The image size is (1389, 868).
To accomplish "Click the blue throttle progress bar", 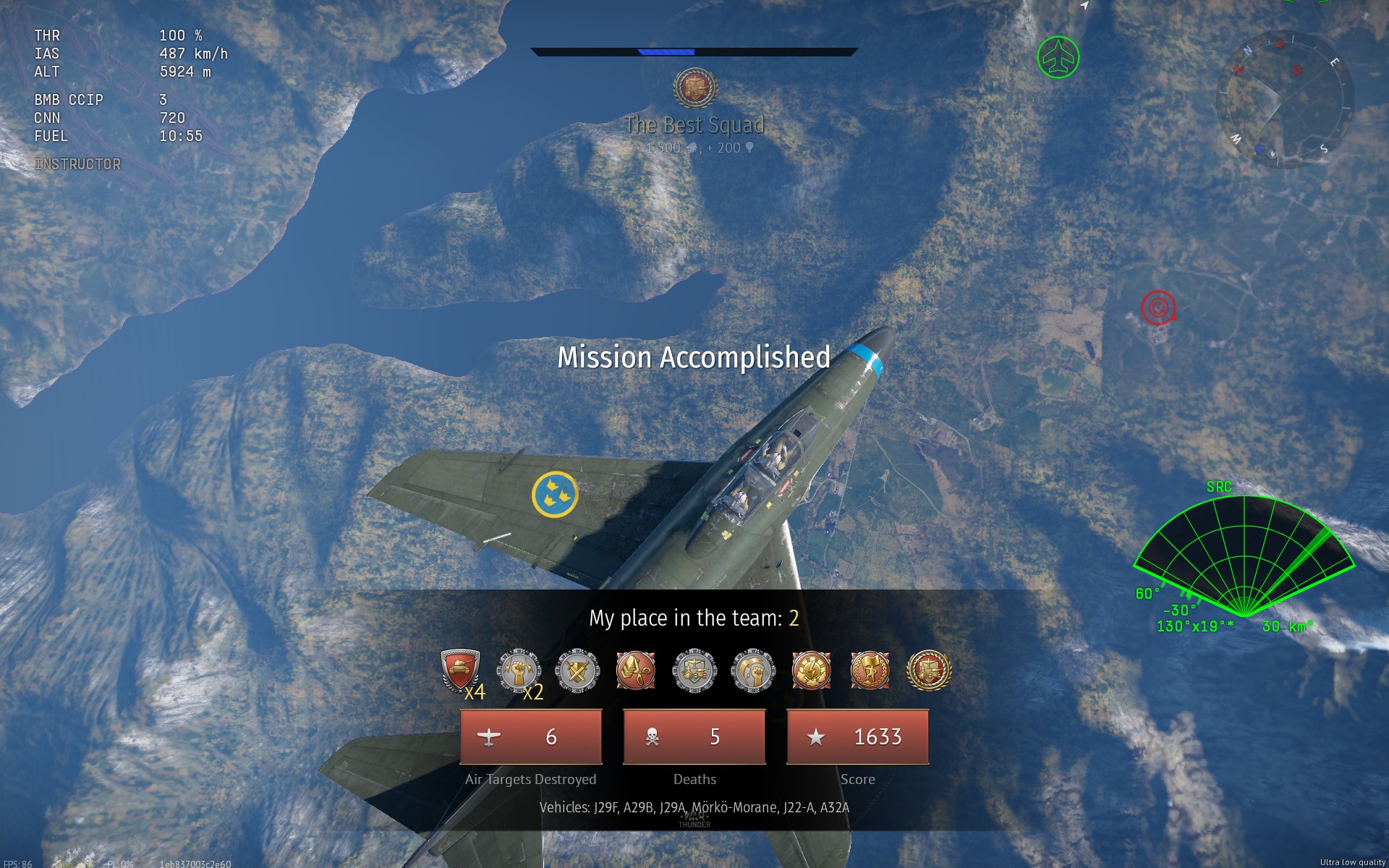I will click(666, 51).
